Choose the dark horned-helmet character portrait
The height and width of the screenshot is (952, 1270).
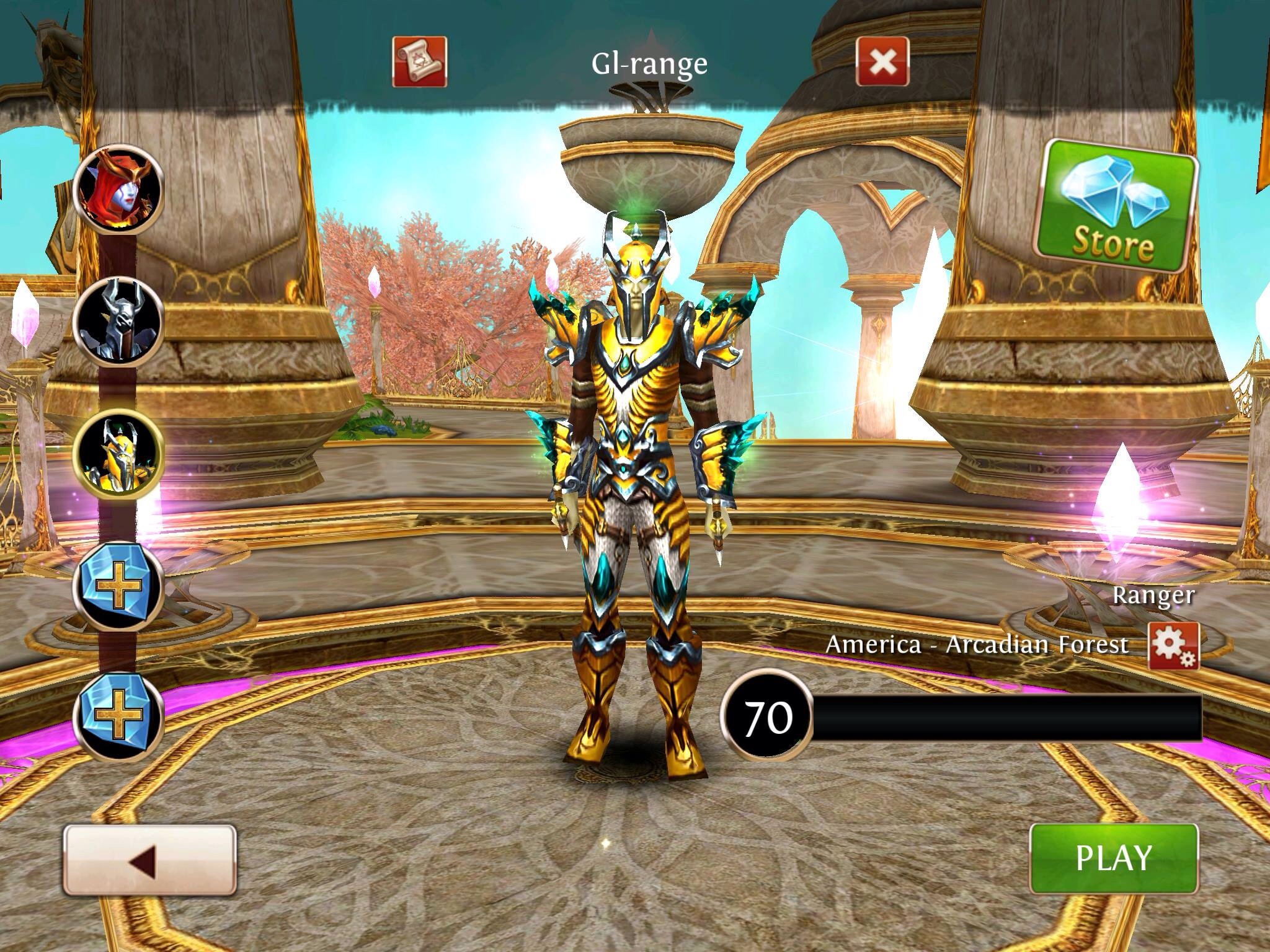pos(118,322)
